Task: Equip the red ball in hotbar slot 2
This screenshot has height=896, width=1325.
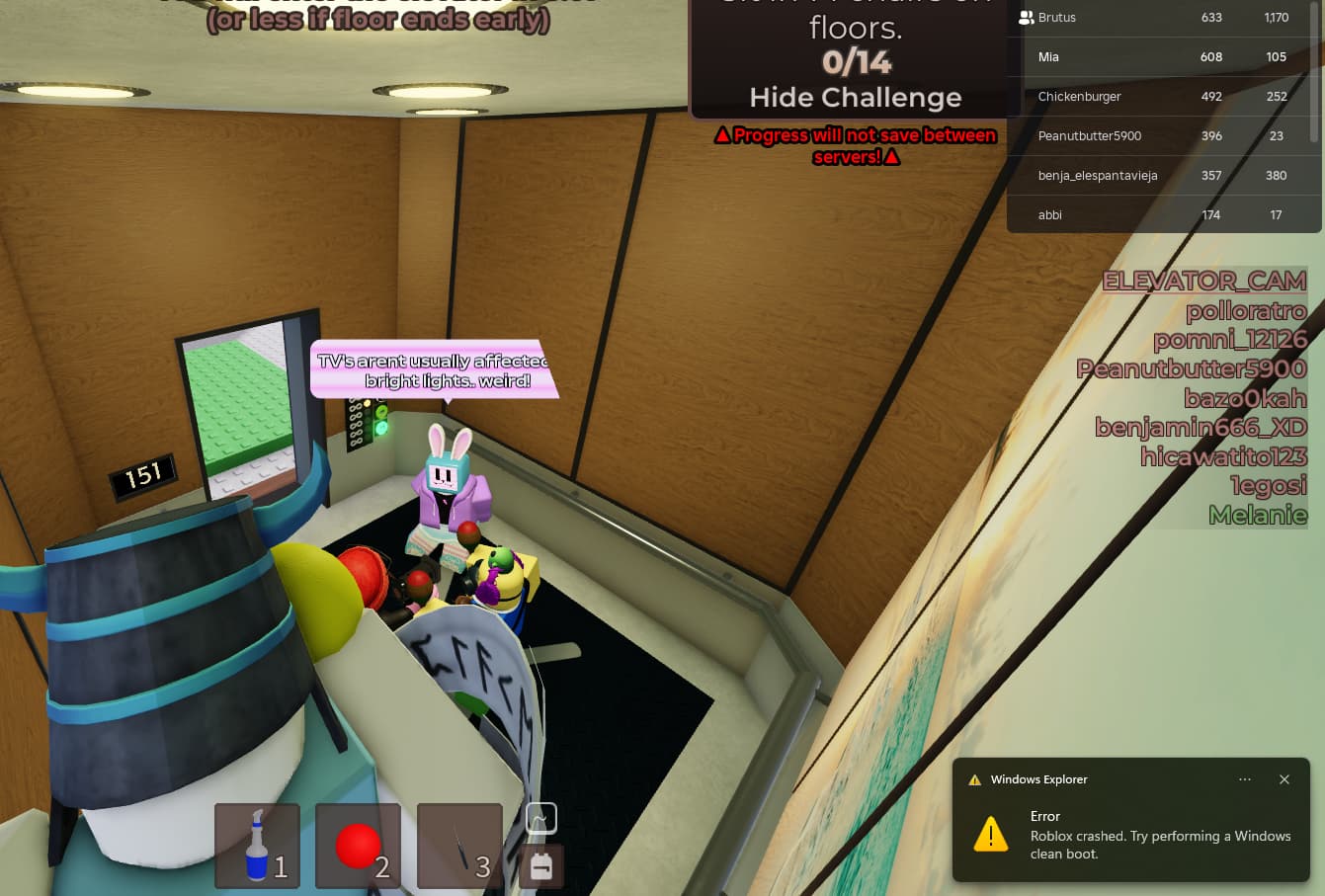Action: (358, 846)
